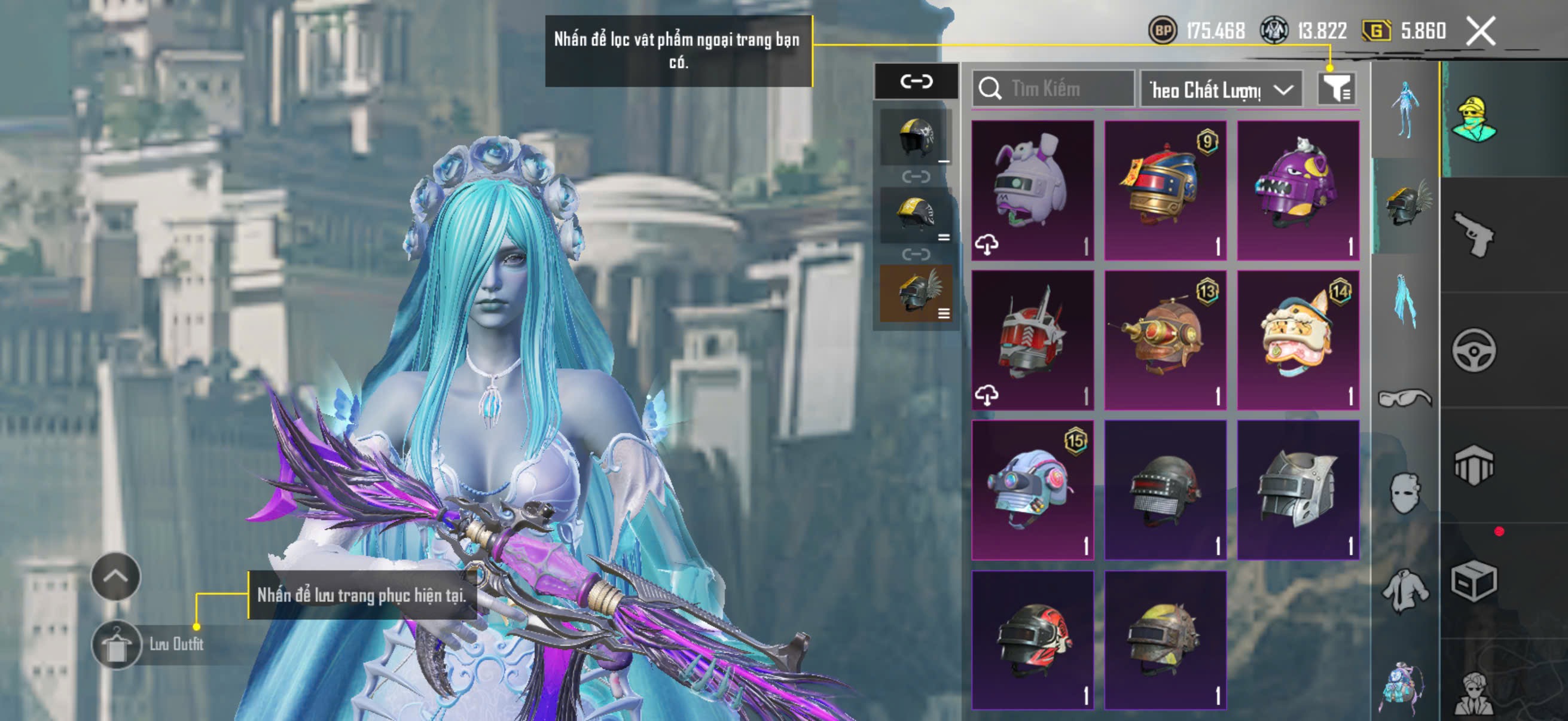Viewport: 1568px width, 721px height.
Task: Switch to the pistol weapons category
Action: click(1473, 234)
